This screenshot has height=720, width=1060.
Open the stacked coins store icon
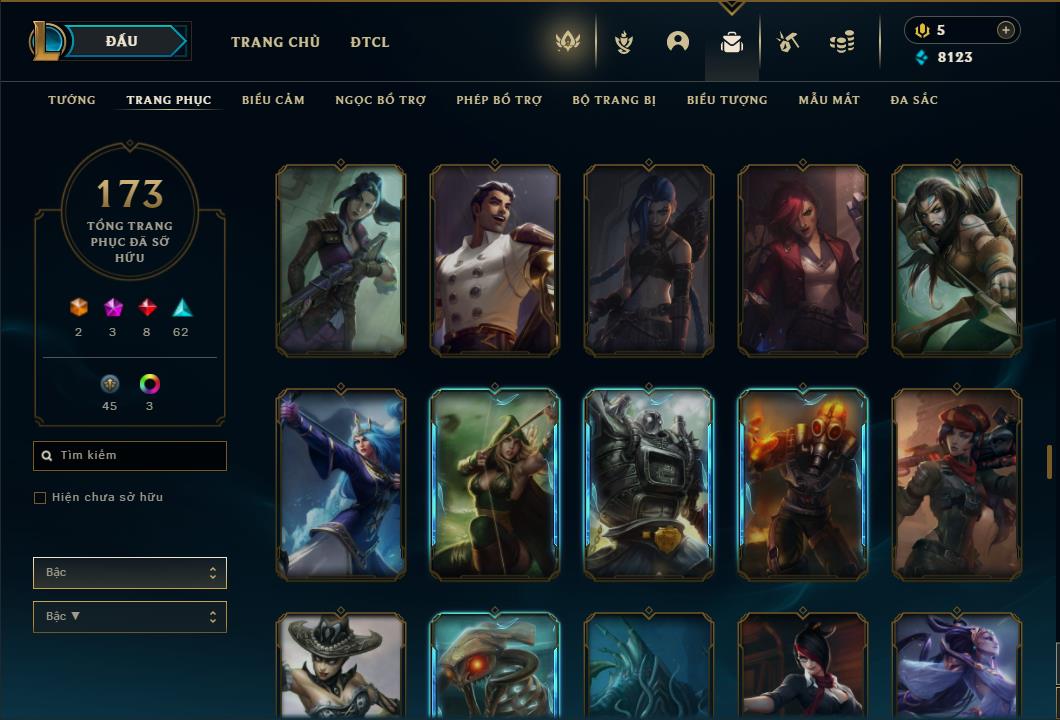842,43
